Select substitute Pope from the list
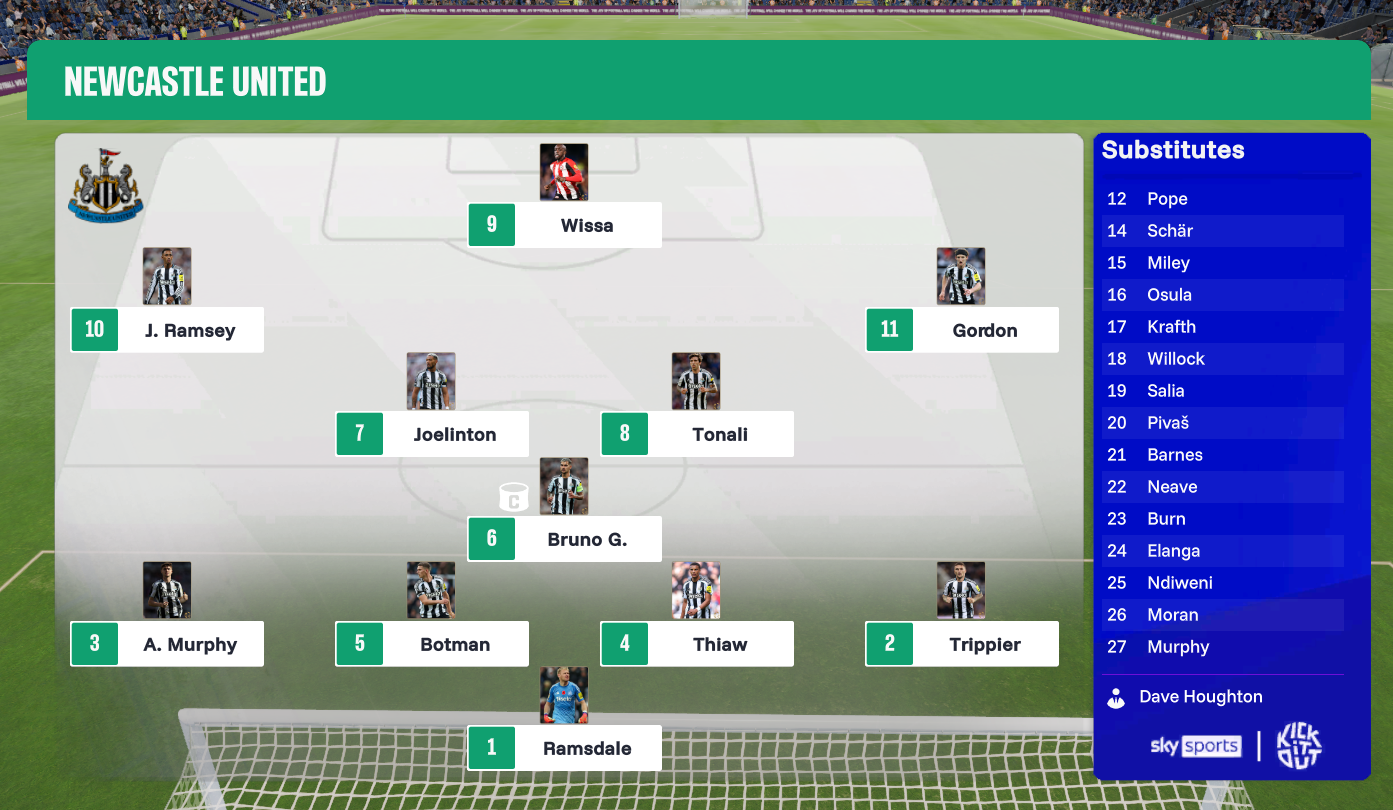This screenshot has height=810, width=1393. [x=1167, y=199]
